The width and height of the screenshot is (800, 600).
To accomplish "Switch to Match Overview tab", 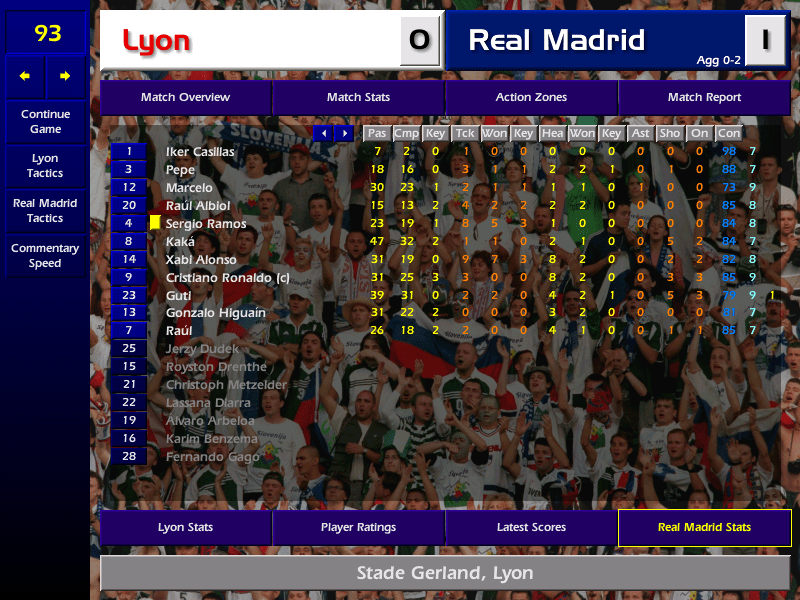I will pos(185,97).
